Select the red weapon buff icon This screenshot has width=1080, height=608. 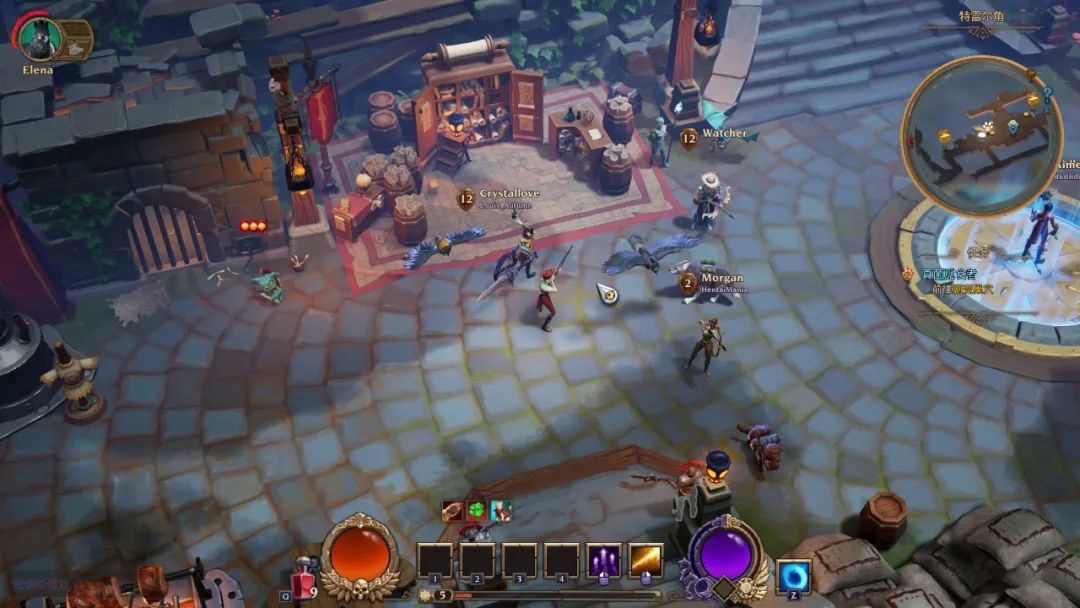pos(453,511)
